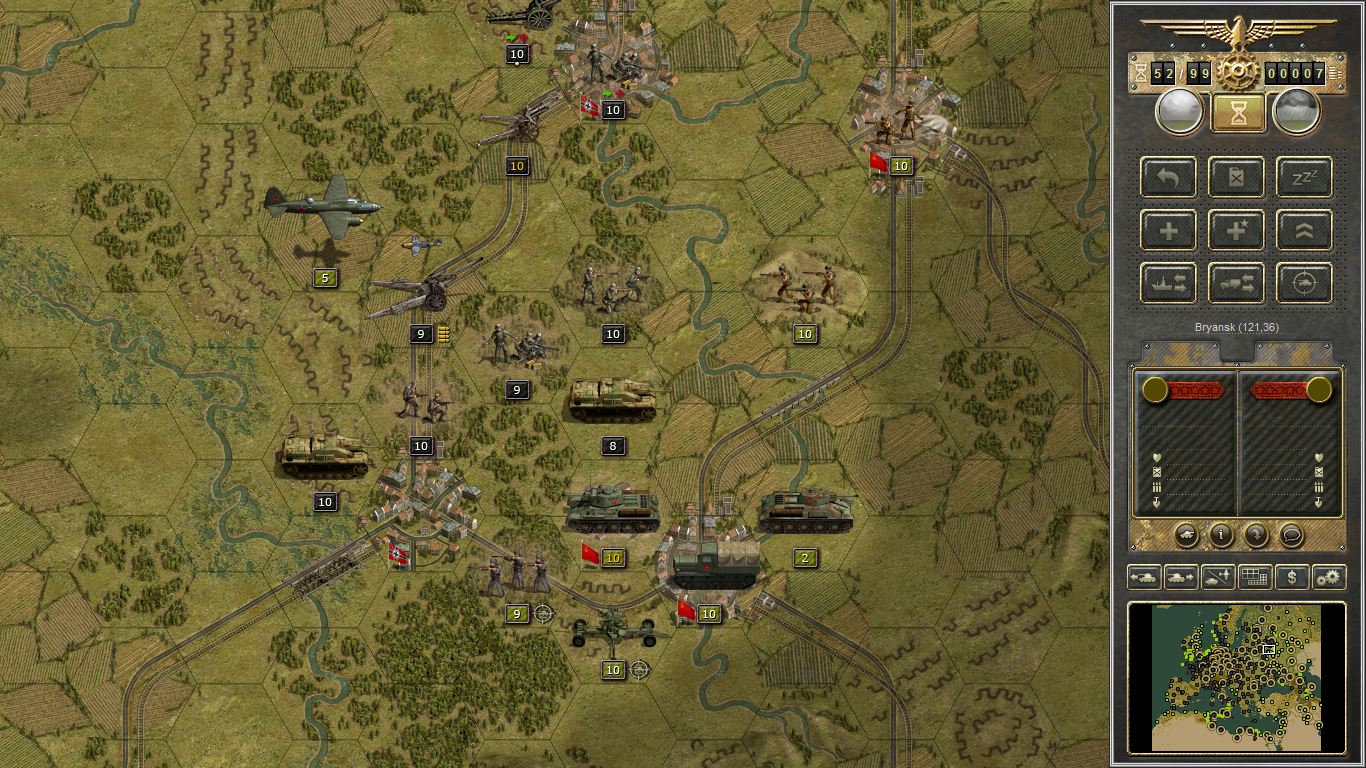
Task: Click the undo move arrow button
Action: click(1169, 178)
